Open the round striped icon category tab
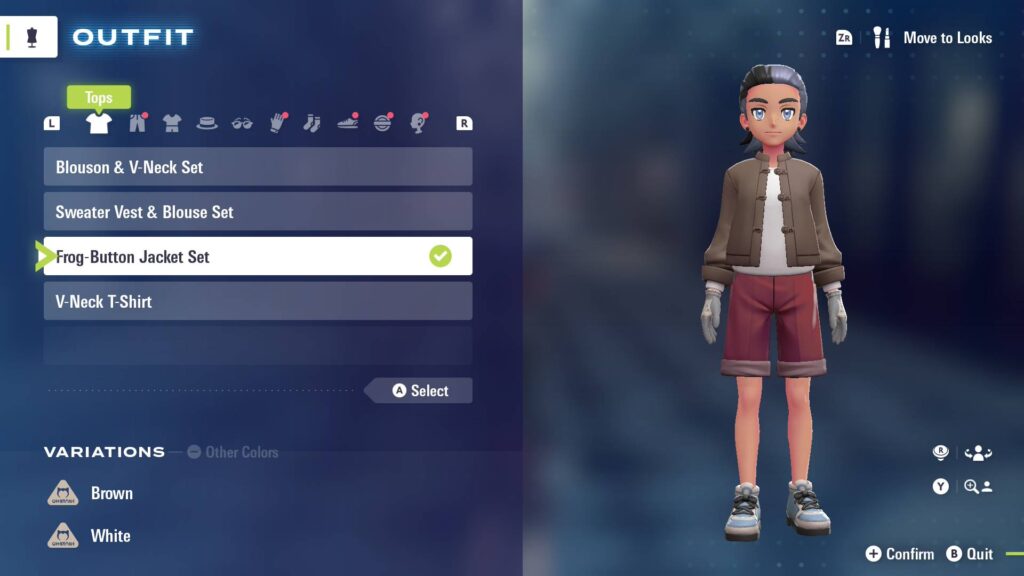The width and height of the screenshot is (1024, 576). (383, 123)
